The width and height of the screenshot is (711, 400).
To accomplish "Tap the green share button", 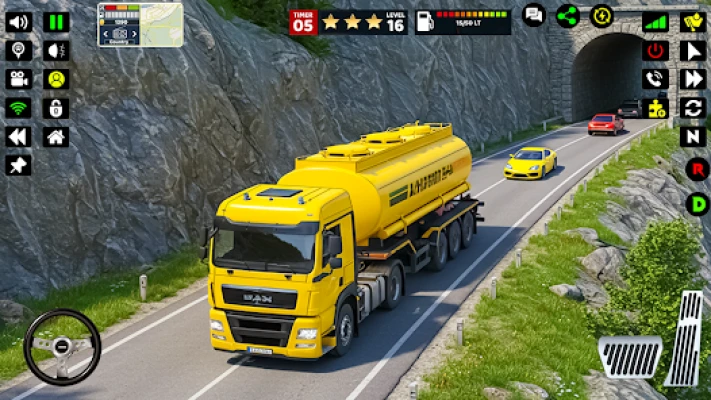I will click(x=568, y=15).
